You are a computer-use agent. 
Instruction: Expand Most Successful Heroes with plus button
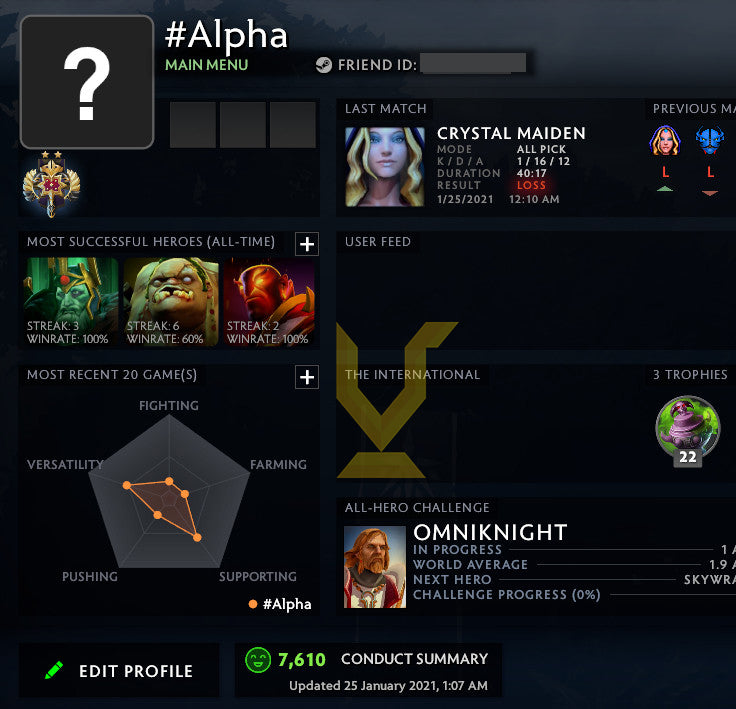click(307, 243)
